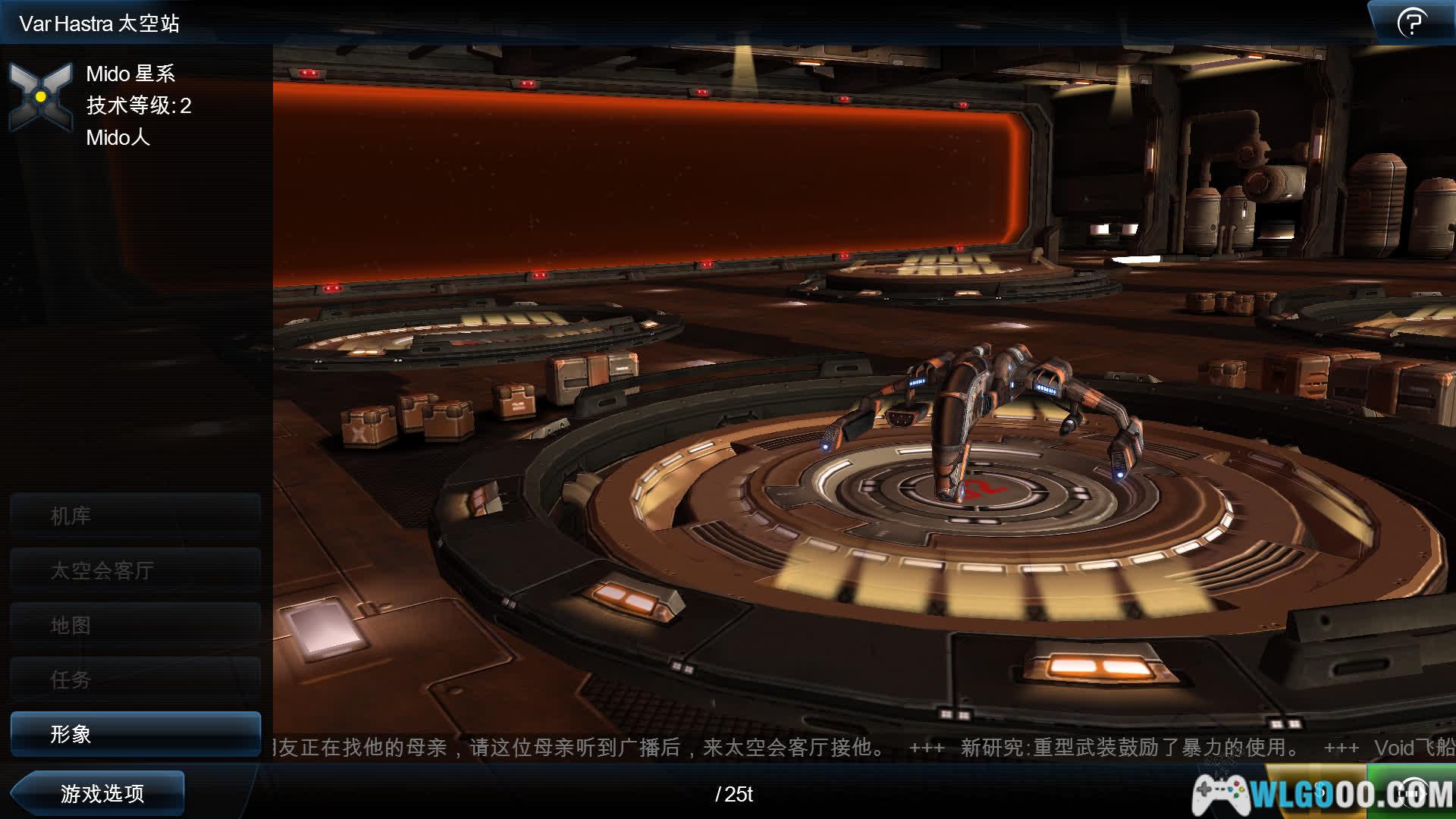Click the Mido faction emblem icon
1456x819 pixels.
[41, 97]
